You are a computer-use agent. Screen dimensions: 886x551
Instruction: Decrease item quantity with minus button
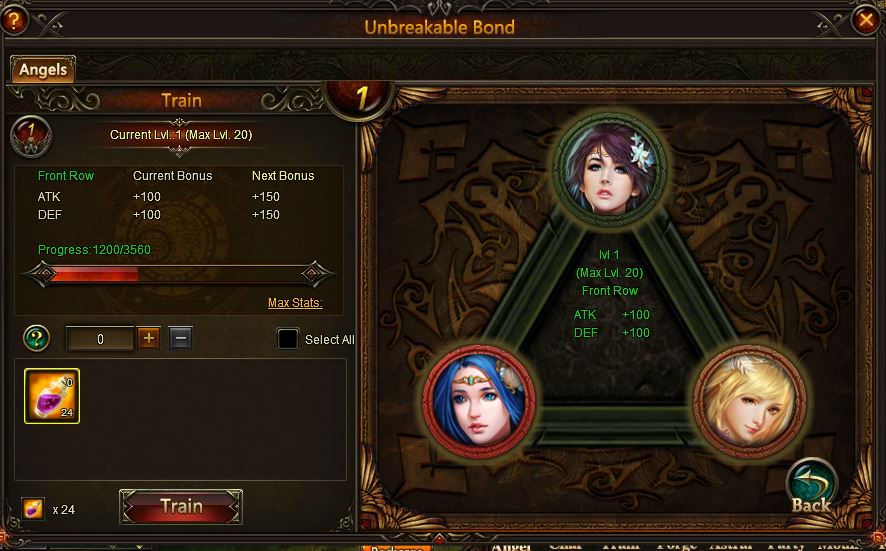point(180,338)
